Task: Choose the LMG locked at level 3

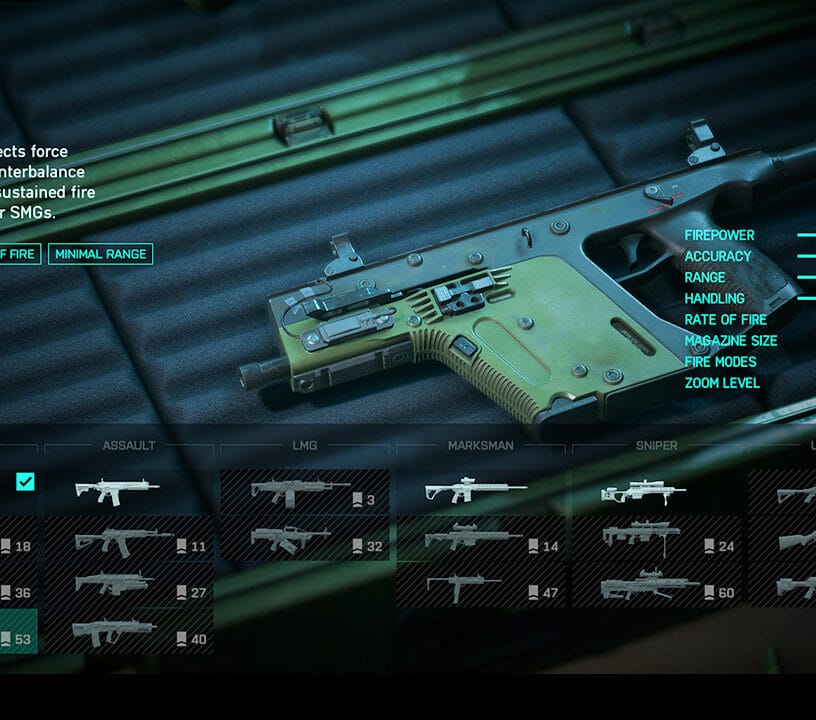Action: 304,491
